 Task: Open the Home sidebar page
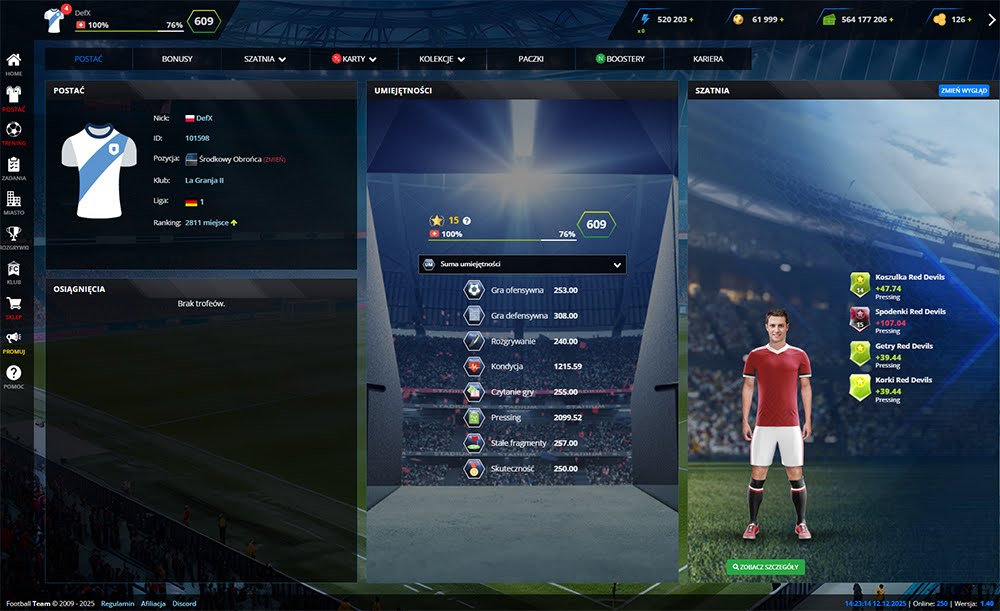click(x=14, y=65)
